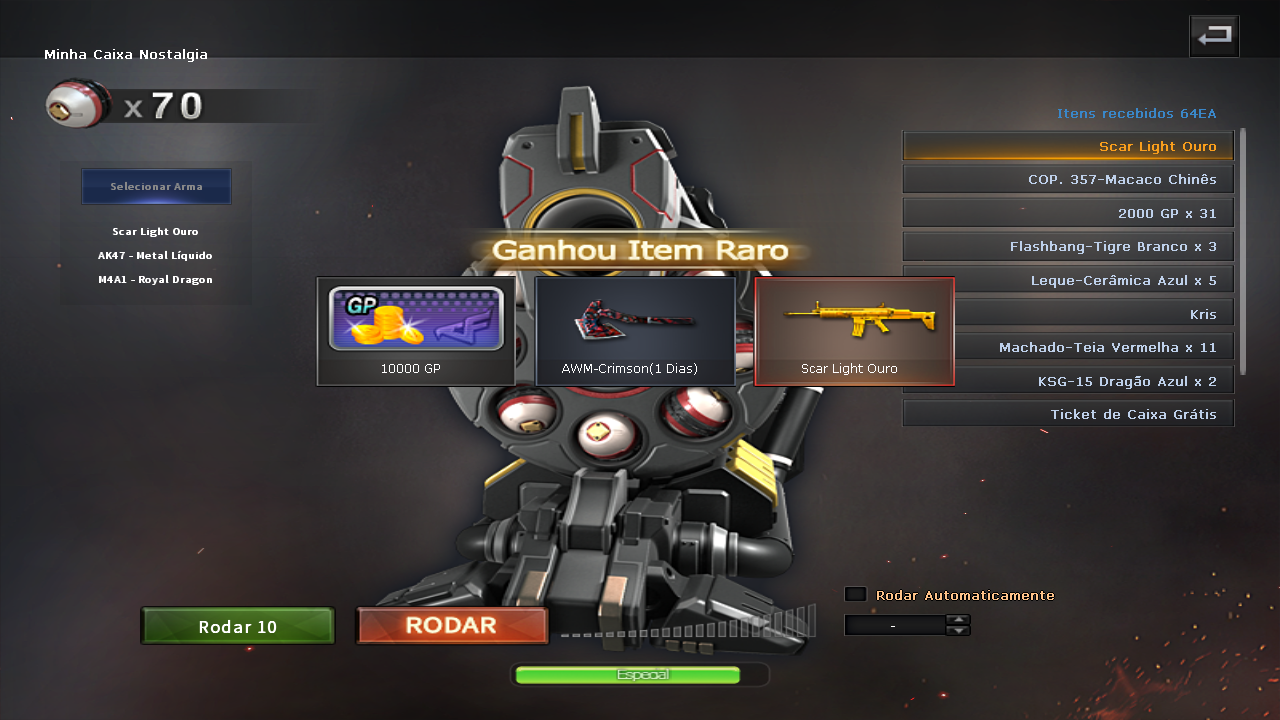The height and width of the screenshot is (720, 1280).
Task: Select KSG-15 Dragão Azul x 2 row
Action: pyautogui.click(x=1068, y=381)
